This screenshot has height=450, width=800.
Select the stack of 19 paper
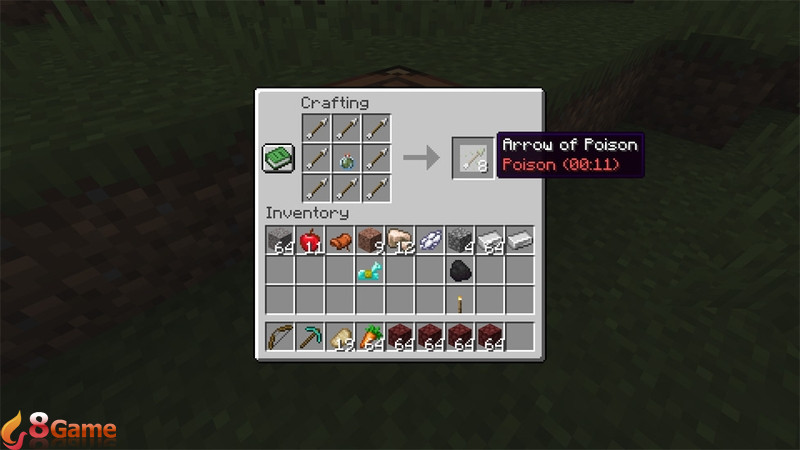point(340,337)
